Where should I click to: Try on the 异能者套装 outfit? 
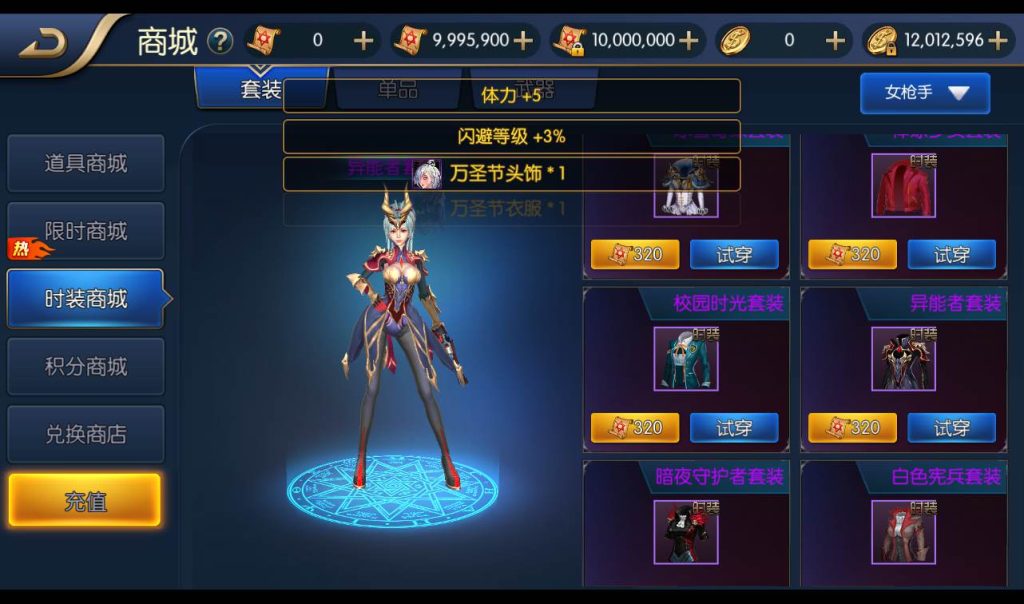tap(951, 428)
